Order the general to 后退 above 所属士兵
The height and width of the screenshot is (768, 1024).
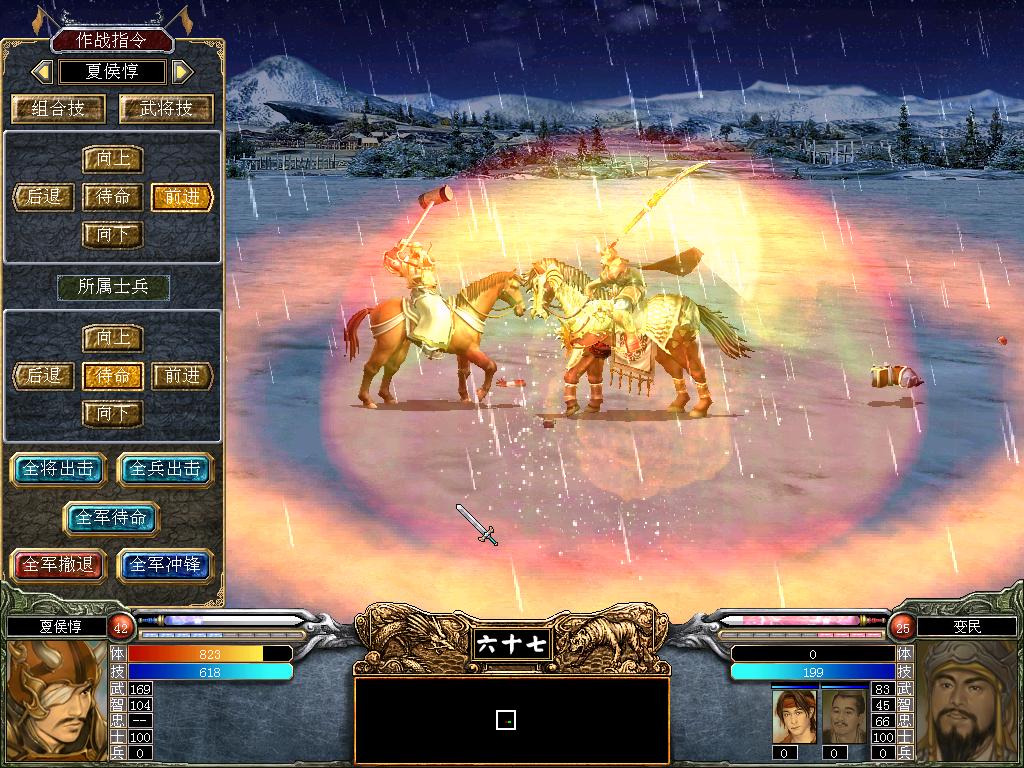coord(44,197)
